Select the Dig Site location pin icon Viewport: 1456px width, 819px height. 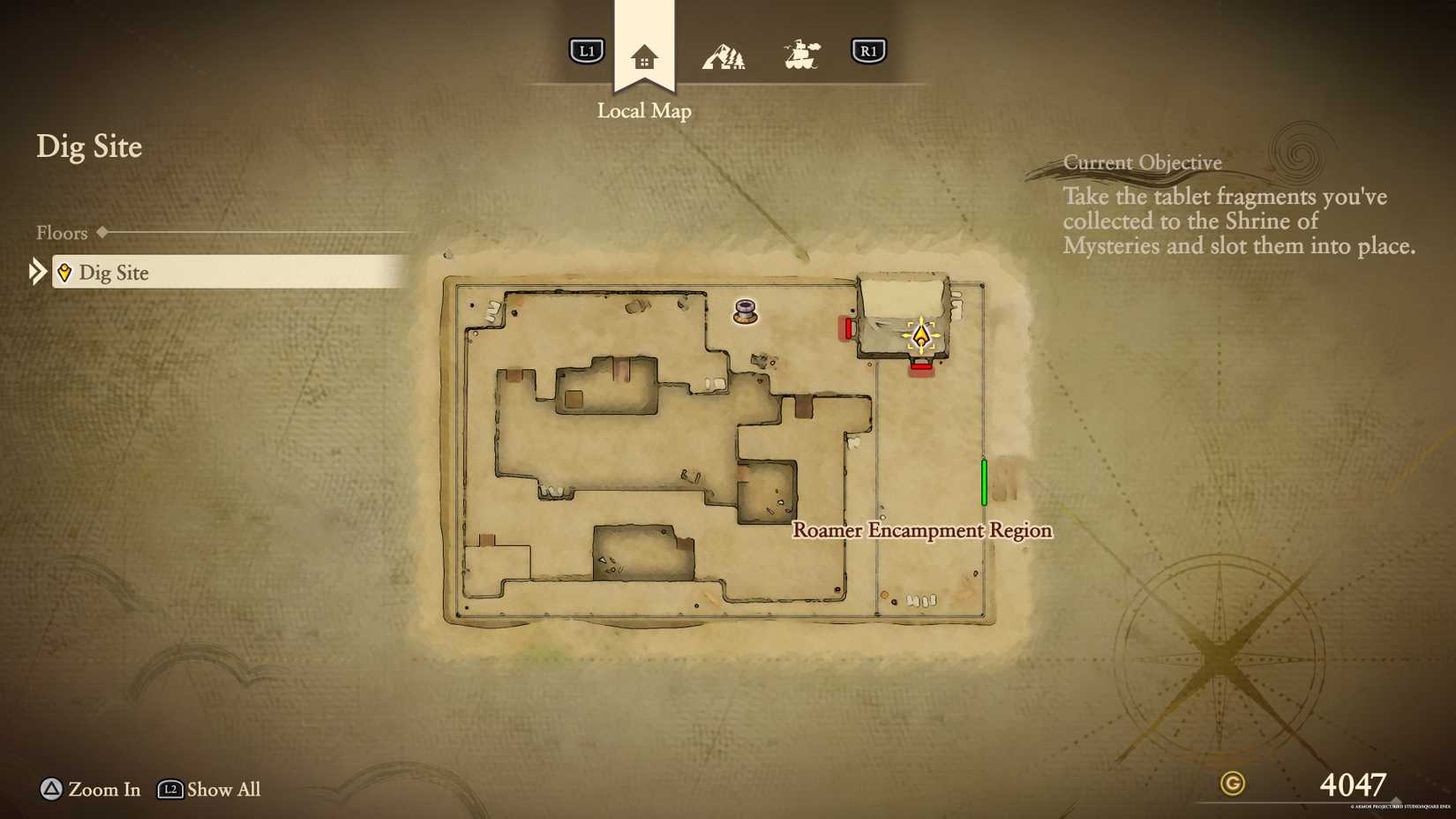65,273
